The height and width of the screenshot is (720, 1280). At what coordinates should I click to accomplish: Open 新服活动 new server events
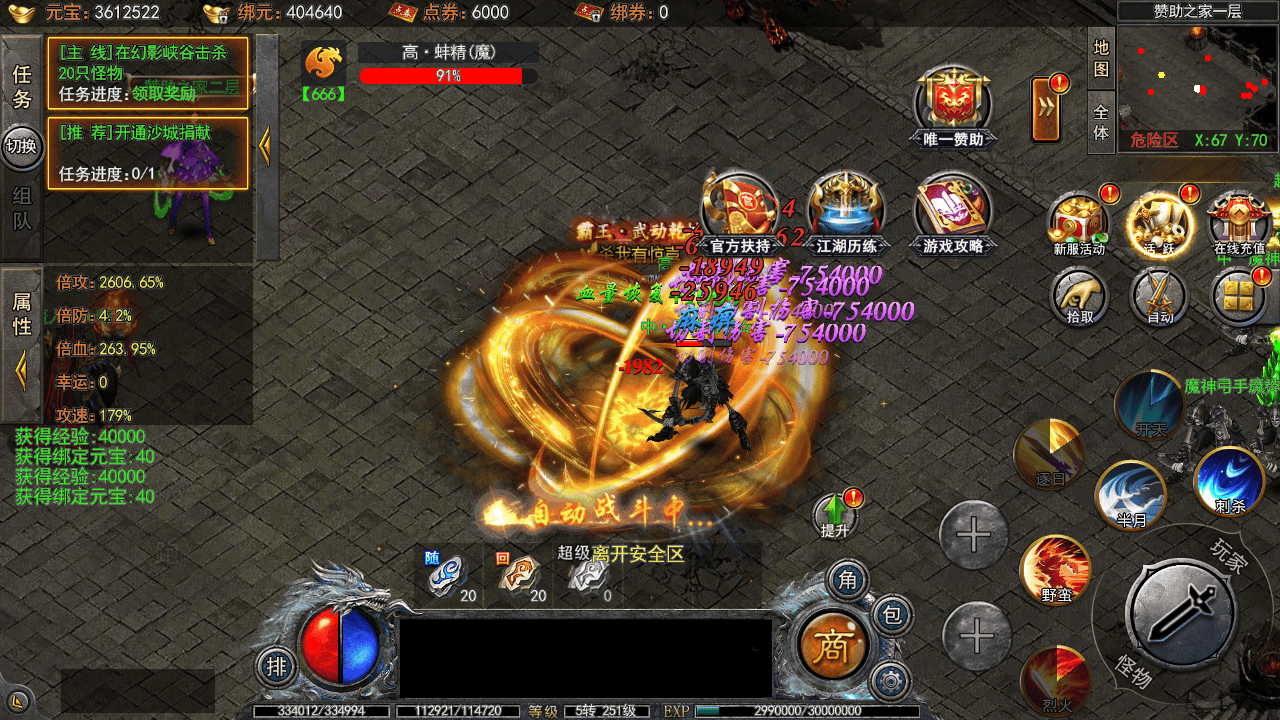coord(1079,221)
